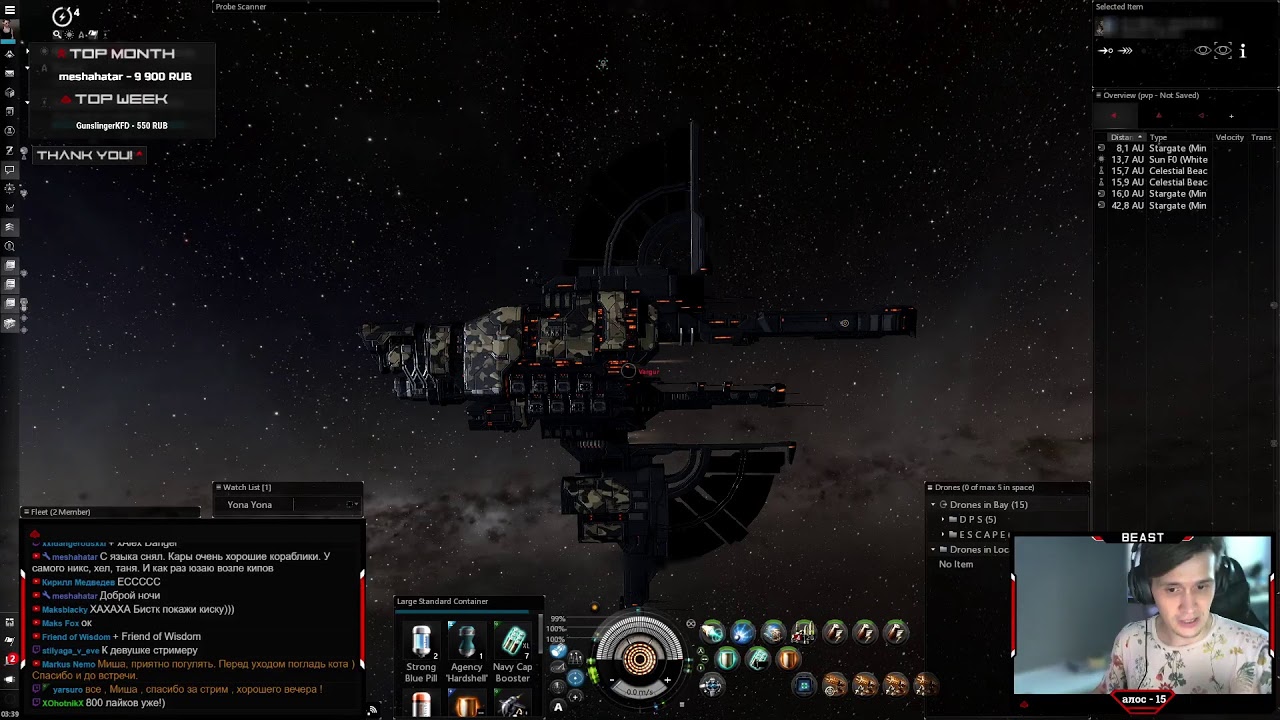The image size is (1280, 720).
Task: Click the character portrait in Neocom
Action: tap(8, 27)
